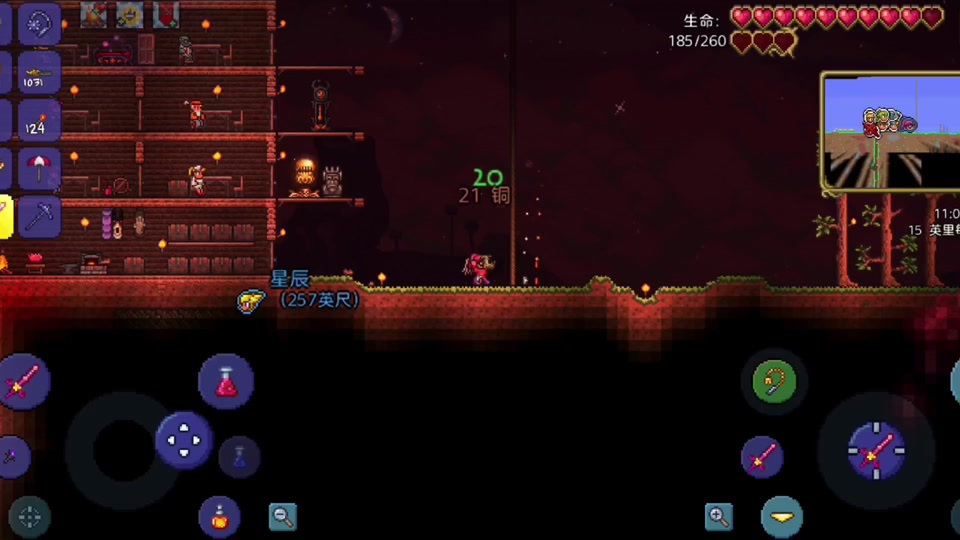
Task: Use the orange buff potion button
Action: pos(219,517)
